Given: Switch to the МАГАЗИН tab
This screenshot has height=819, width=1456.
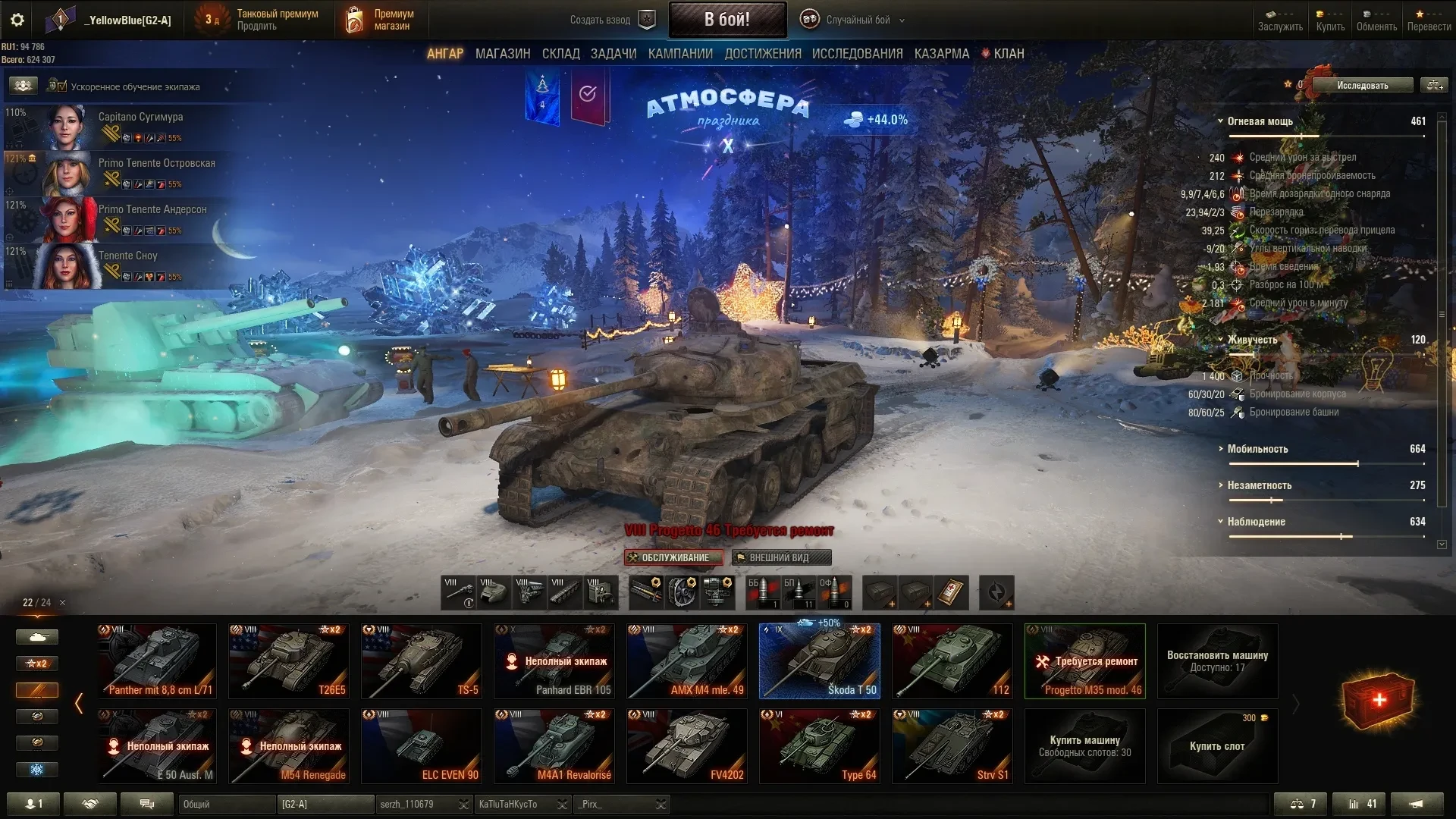Looking at the screenshot, I should (x=502, y=54).
